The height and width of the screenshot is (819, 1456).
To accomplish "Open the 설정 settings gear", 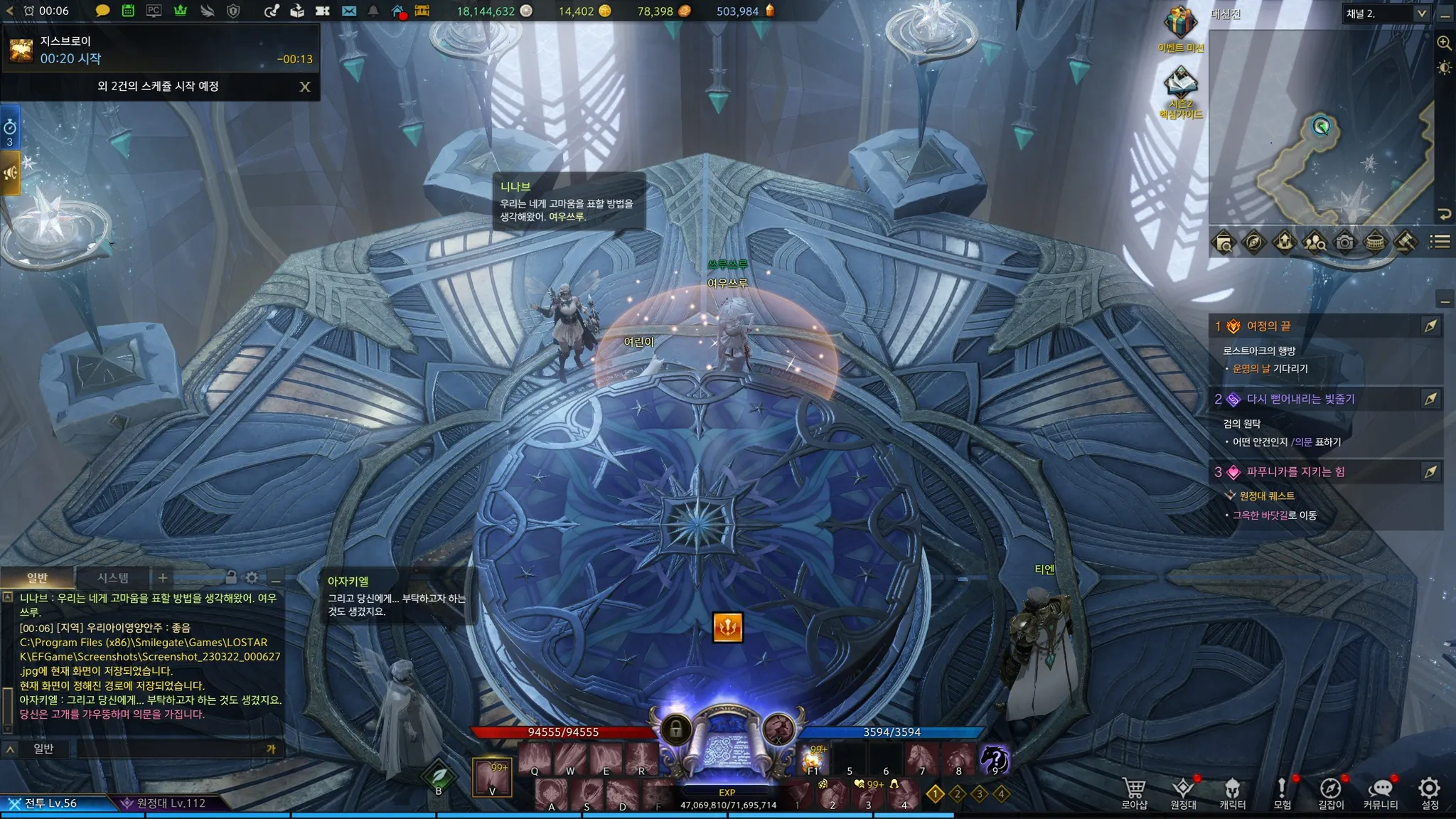I will point(1429,792).
